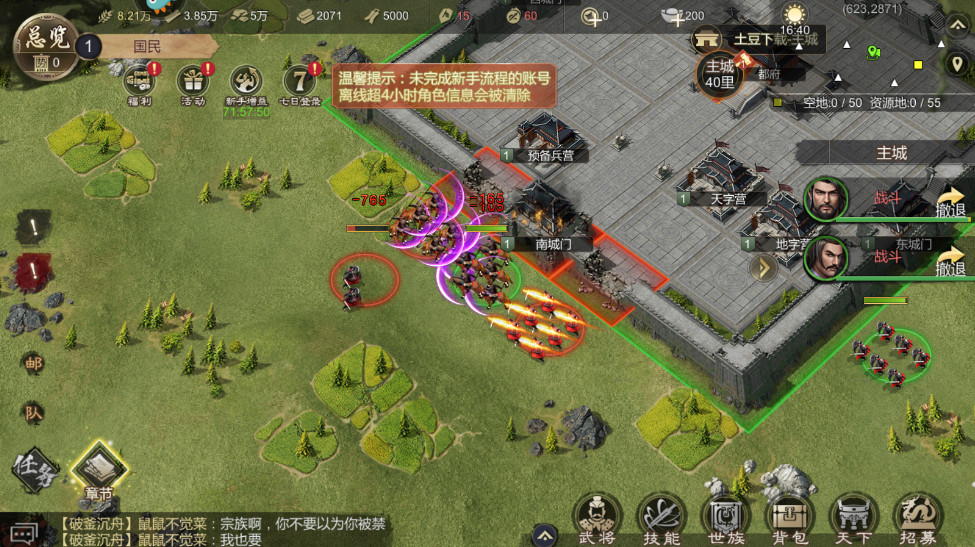Open the 招募 recruit menu

tap(917, 517)
